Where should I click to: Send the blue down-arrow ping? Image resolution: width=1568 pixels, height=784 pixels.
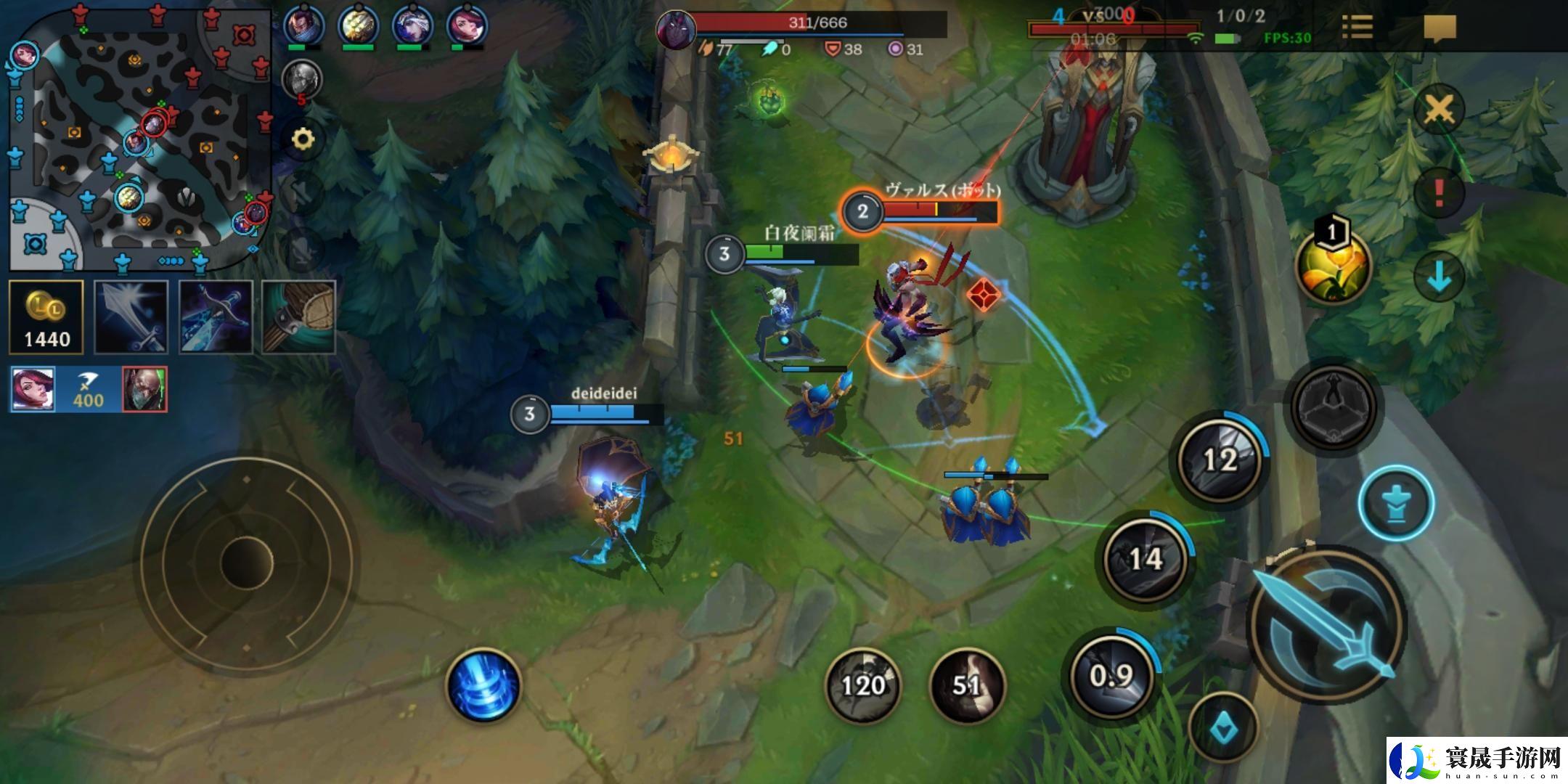tap(1439, 277)
